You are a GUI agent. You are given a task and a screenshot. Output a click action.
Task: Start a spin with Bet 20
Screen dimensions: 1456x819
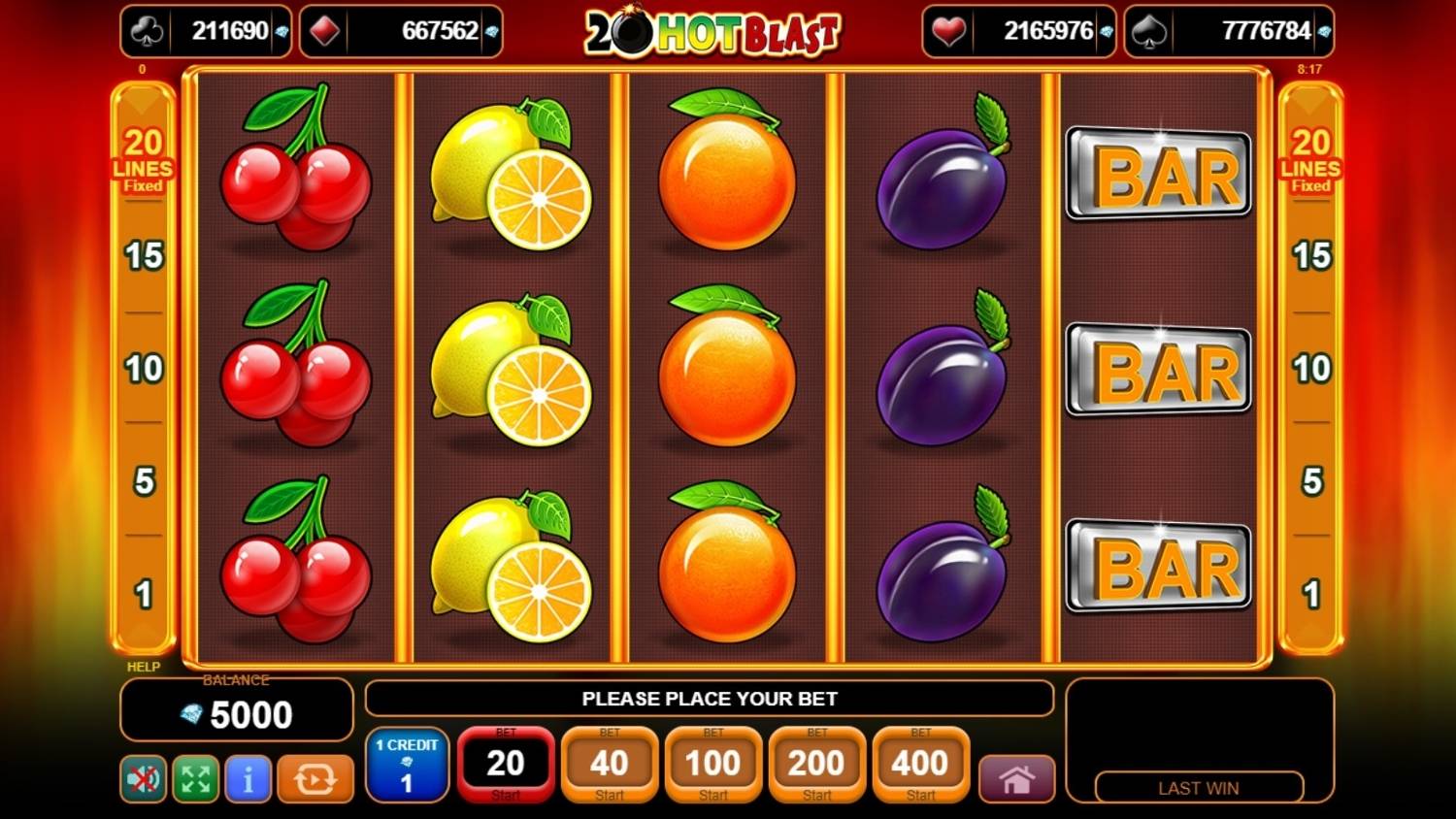tap(506, 765)
